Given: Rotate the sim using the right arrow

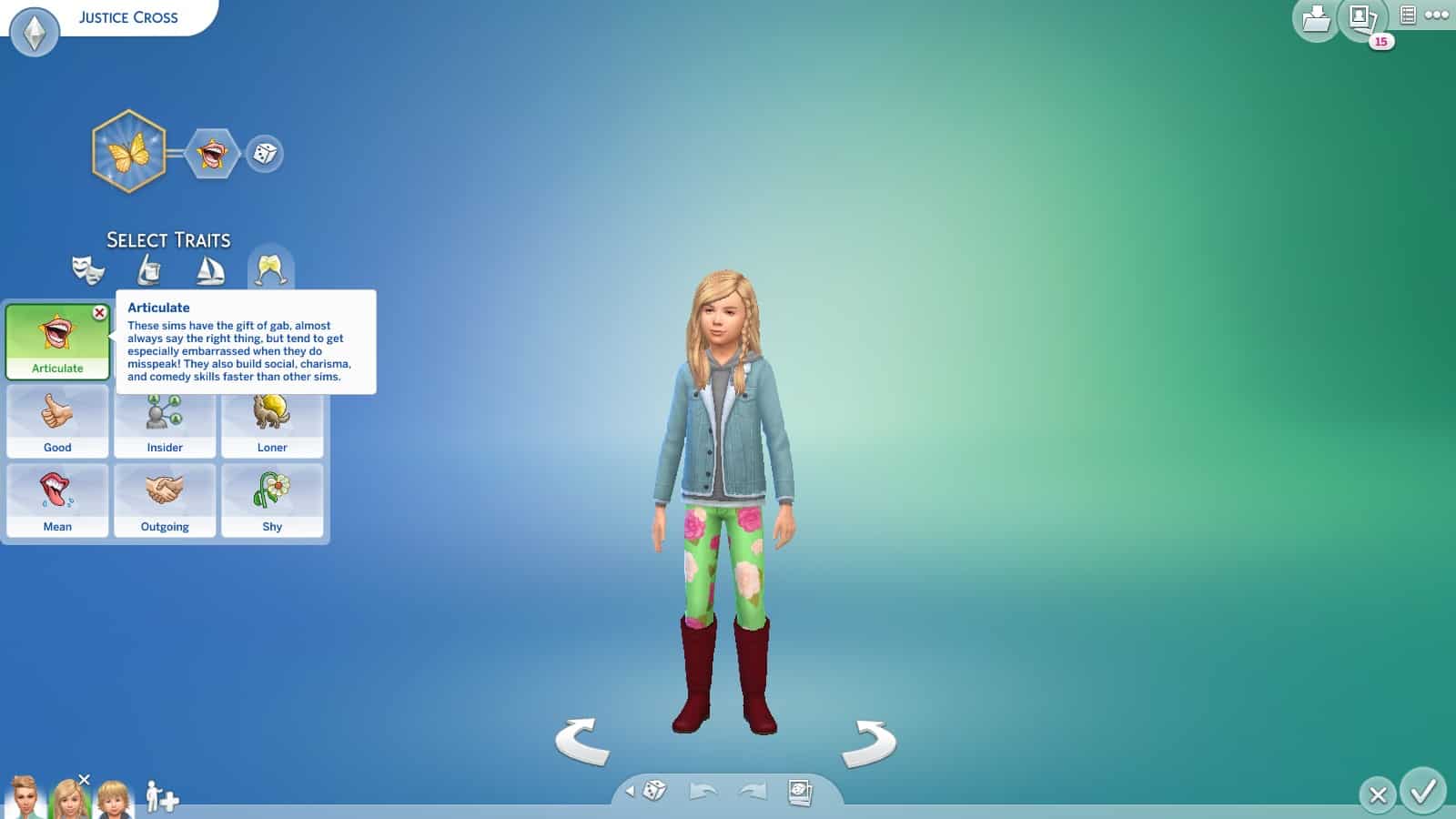Looking at the screenshot, I should 869,743.
